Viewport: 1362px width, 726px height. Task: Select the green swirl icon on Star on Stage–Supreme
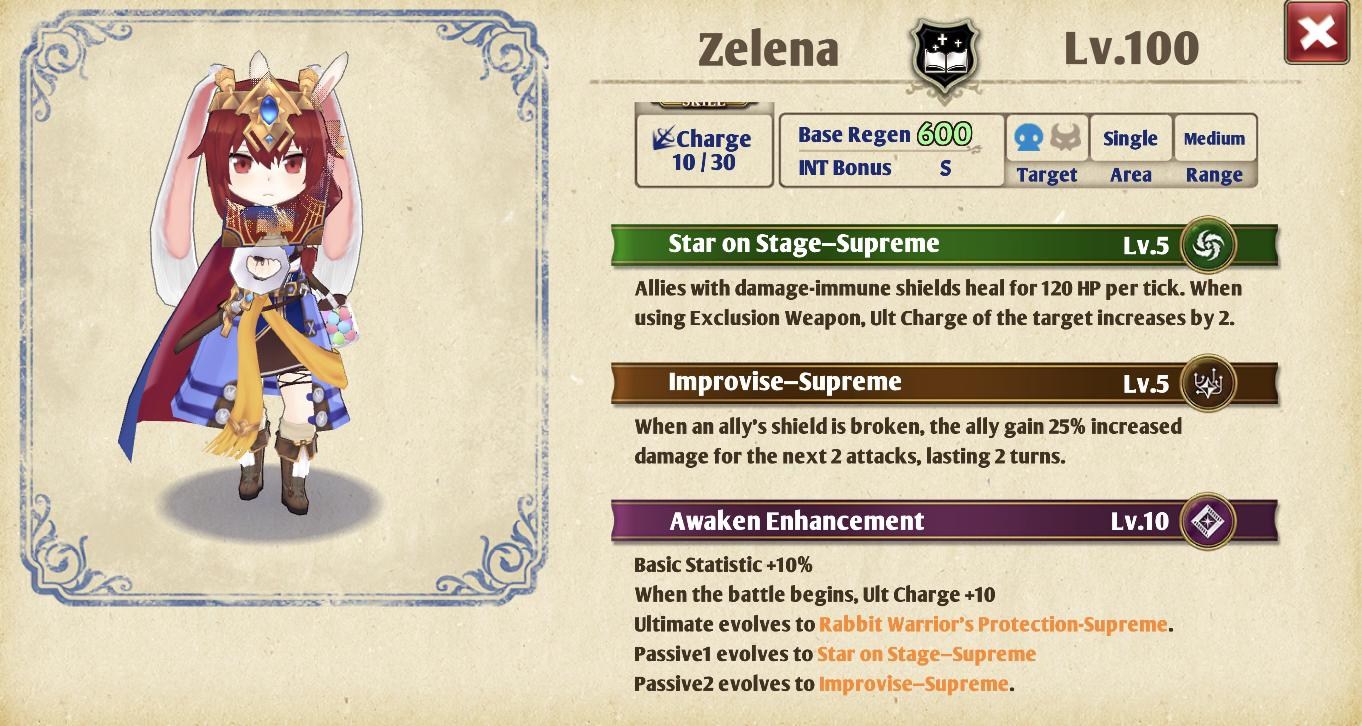pos(1207,244)
